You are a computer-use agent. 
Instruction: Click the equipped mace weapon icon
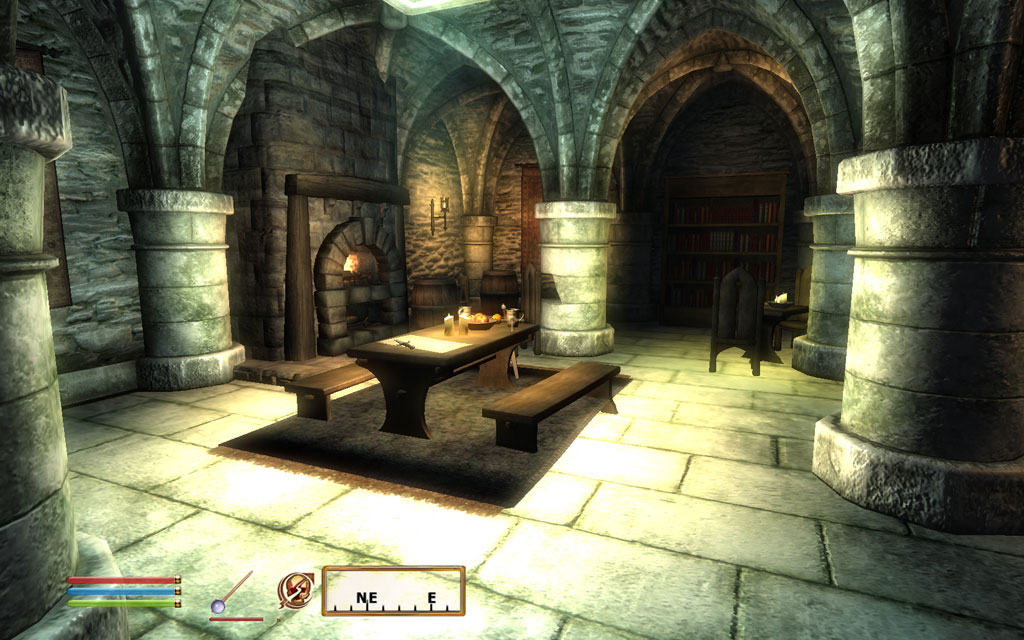click(x=231, y=593)
